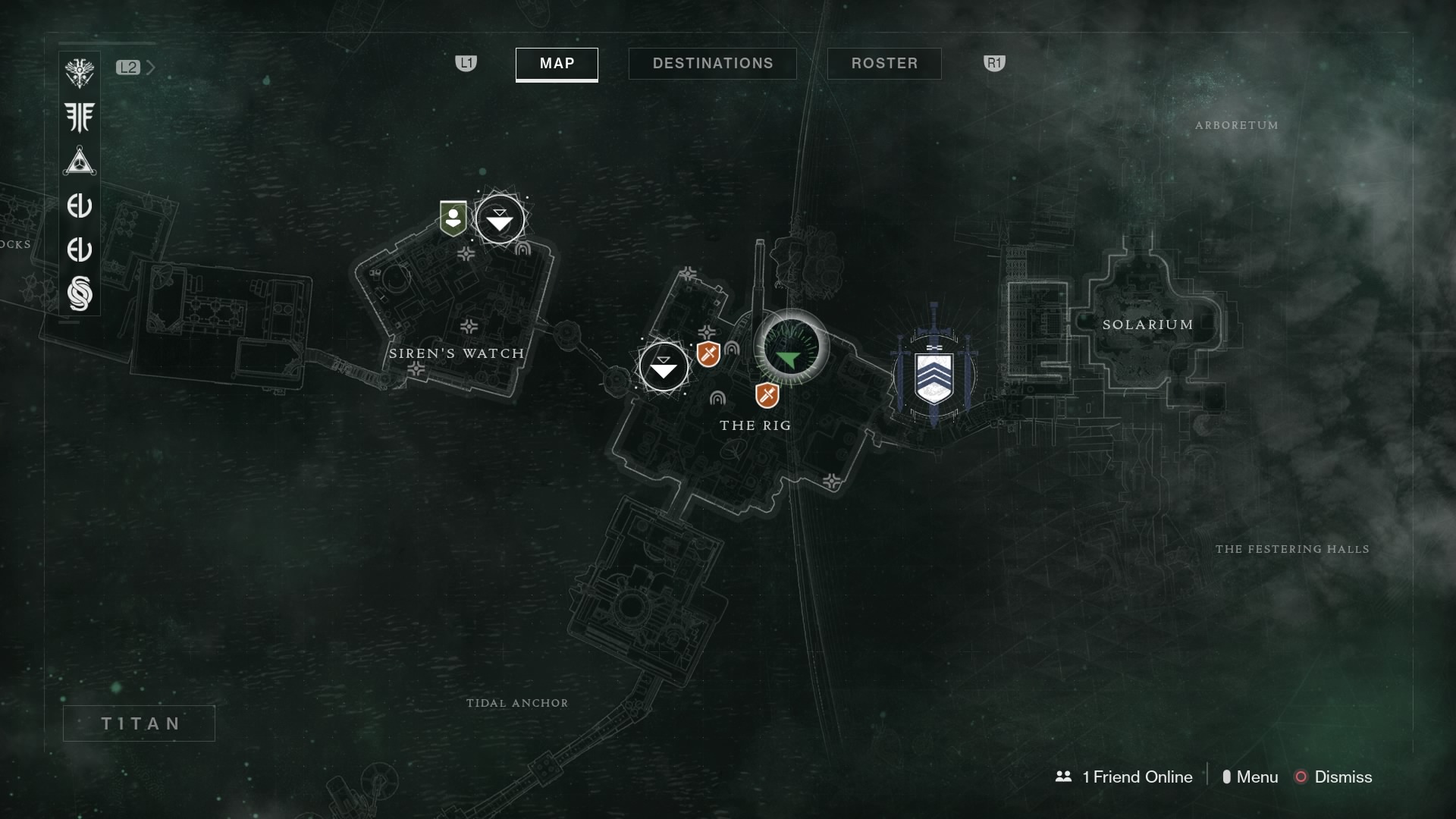
Task: Click the lower orange event shield near The Rig label
Action: 766,394
